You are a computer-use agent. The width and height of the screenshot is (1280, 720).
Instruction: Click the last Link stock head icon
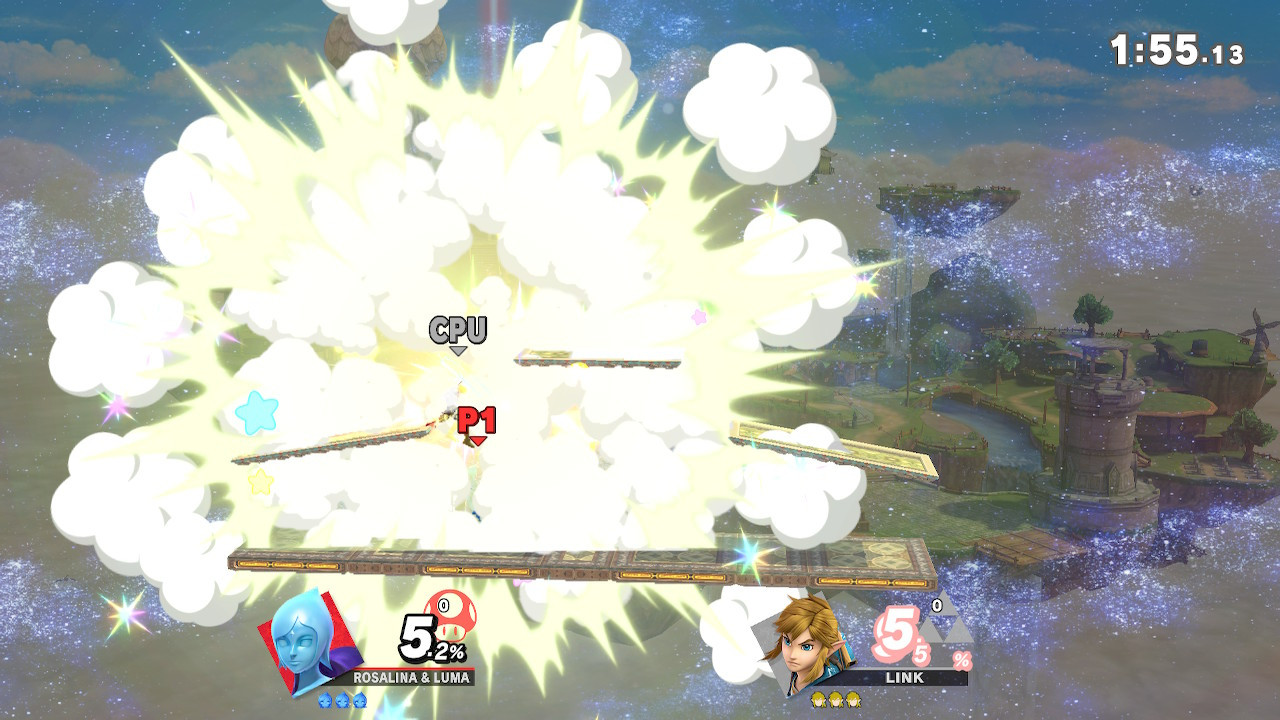pos(853,701)
